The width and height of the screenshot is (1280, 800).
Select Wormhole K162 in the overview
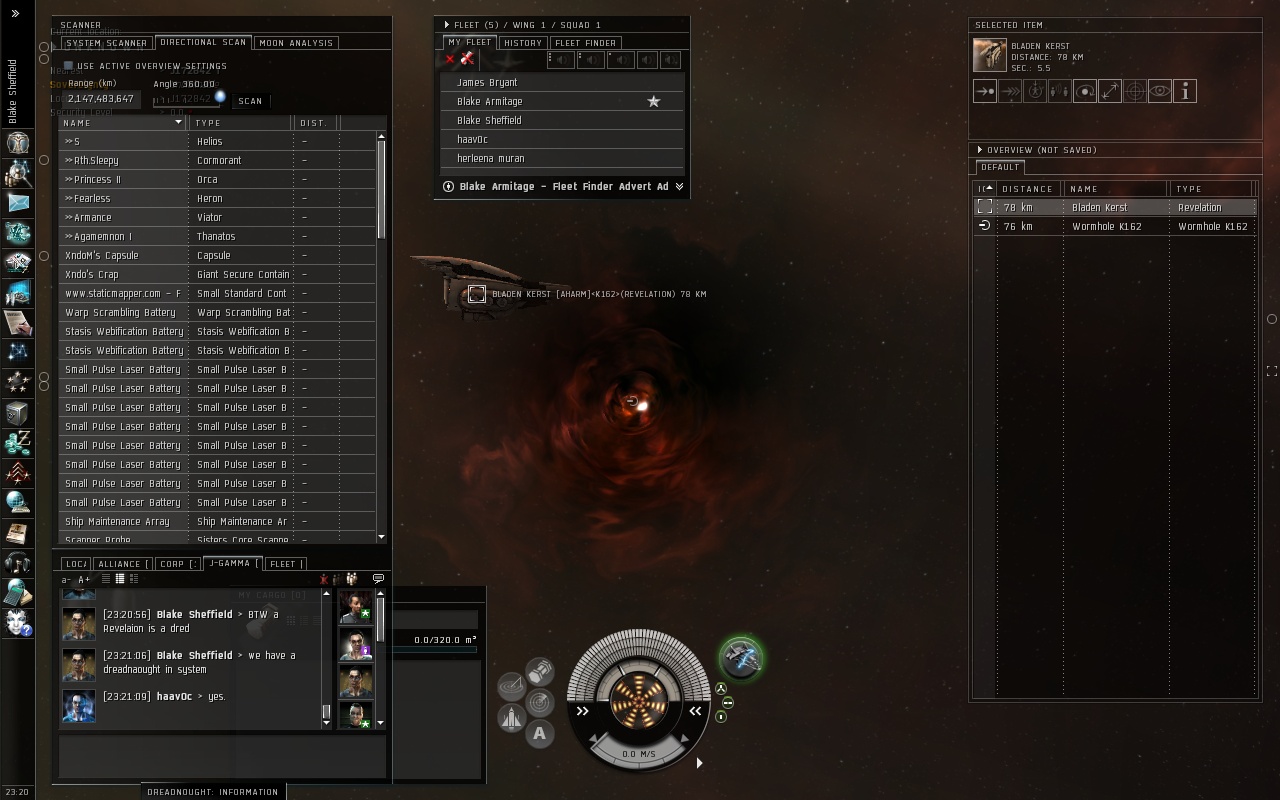click(1106, 227)
